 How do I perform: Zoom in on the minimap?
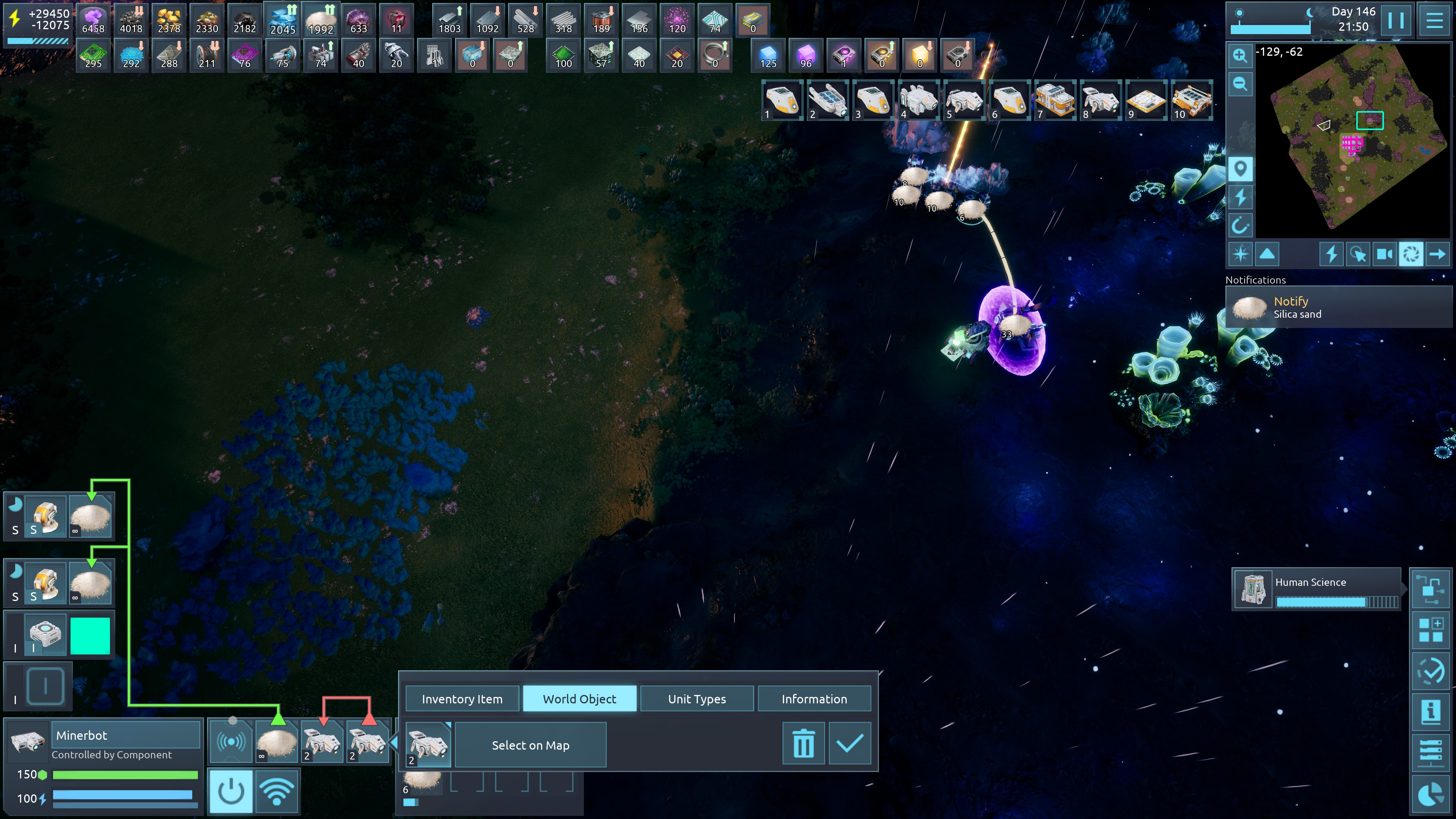[1240, 55]
